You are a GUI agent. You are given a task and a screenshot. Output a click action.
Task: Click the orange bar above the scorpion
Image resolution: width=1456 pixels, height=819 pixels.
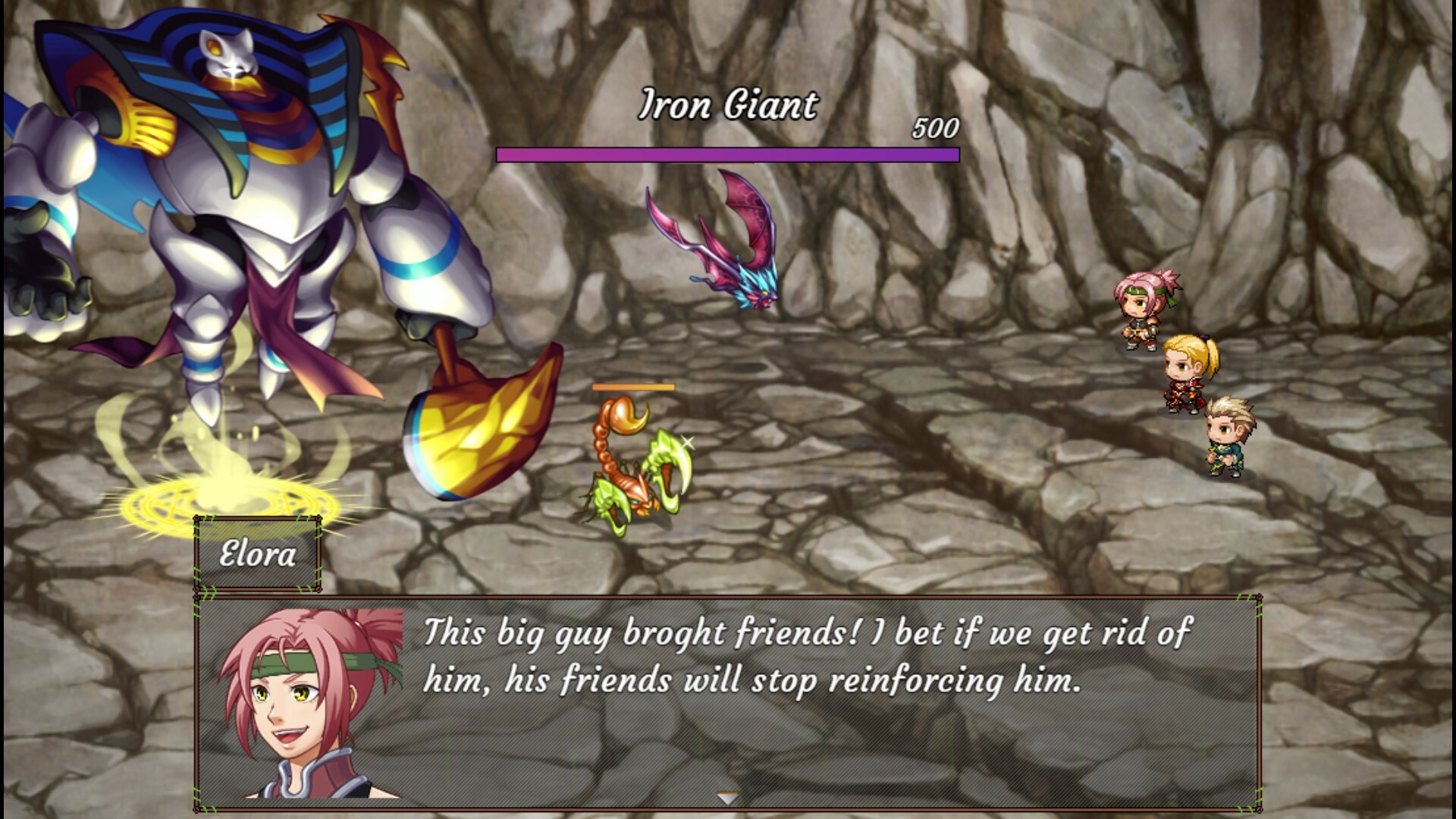point(633,387)
